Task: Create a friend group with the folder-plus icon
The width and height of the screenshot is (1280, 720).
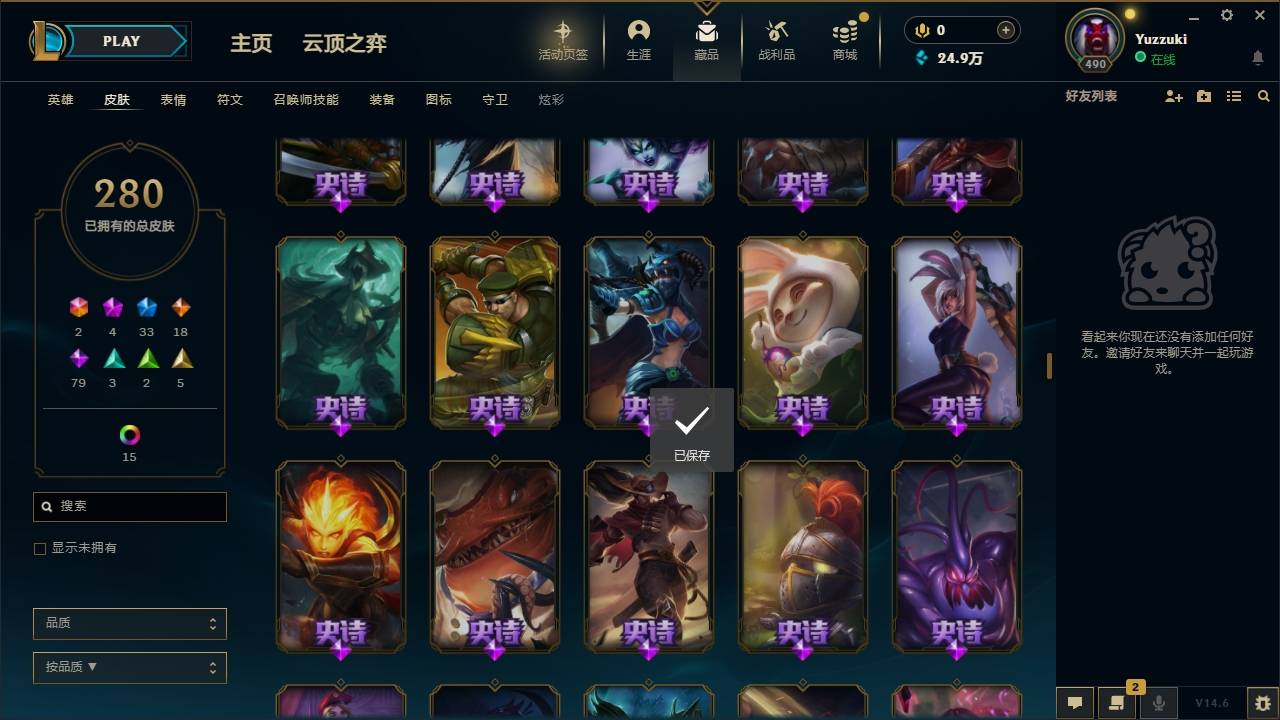Action: pos(1203,96)
